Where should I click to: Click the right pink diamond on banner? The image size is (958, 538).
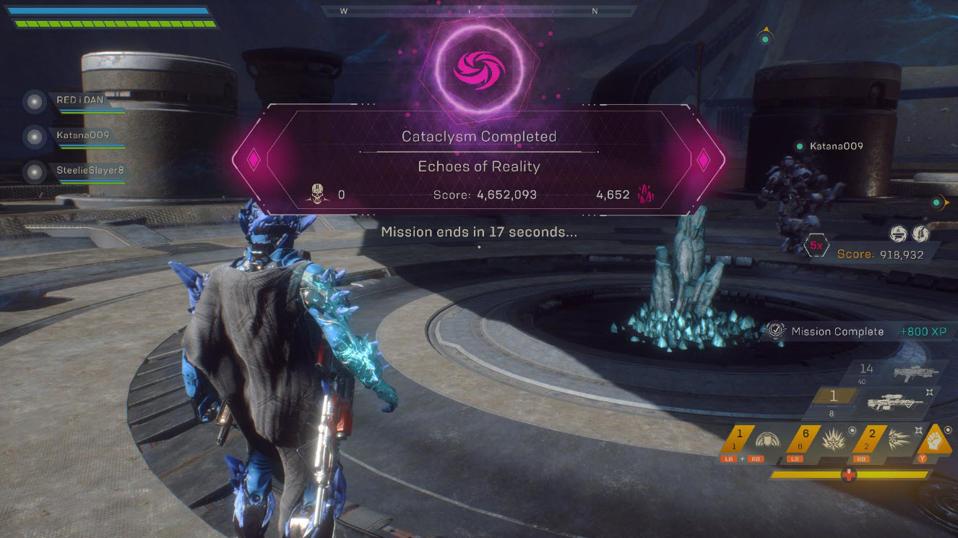click(703, 159)
